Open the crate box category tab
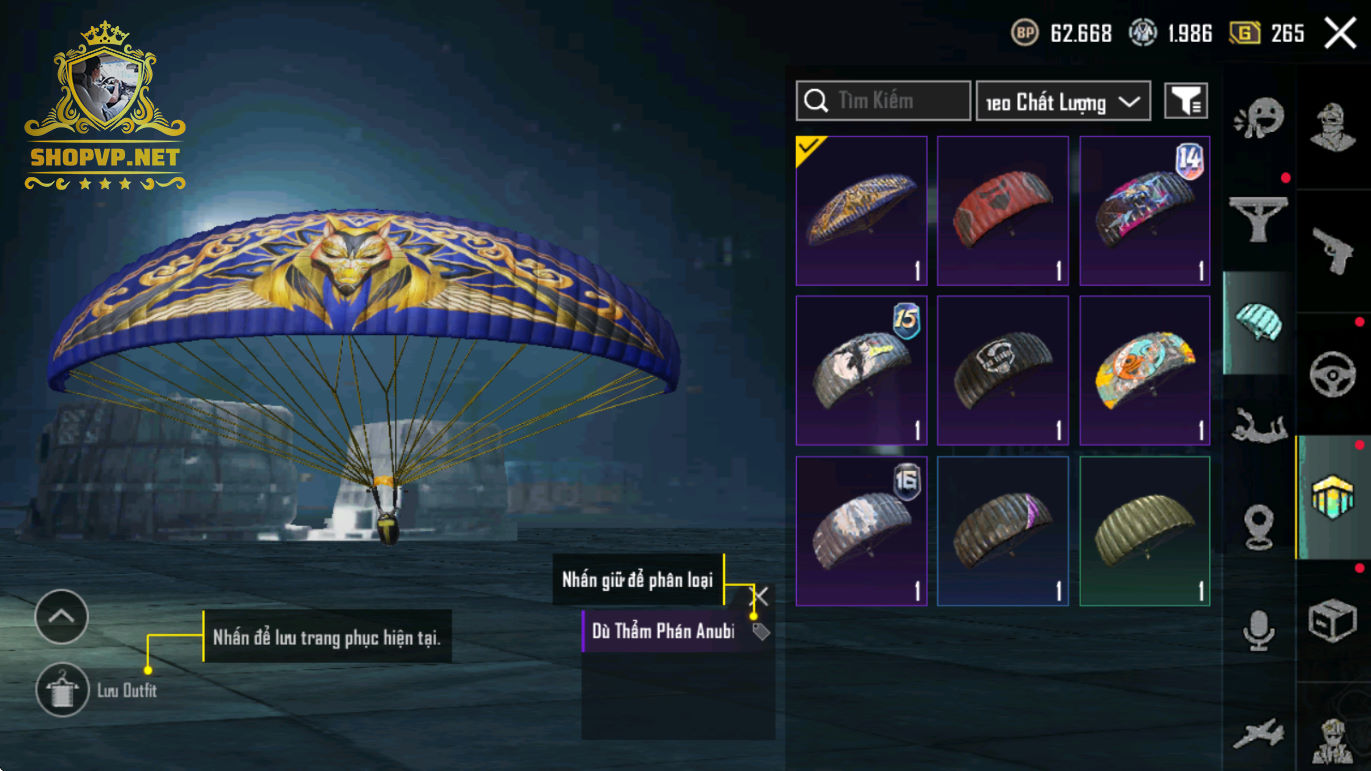This screenshot has width=1371, height=771. (1332, 622)
